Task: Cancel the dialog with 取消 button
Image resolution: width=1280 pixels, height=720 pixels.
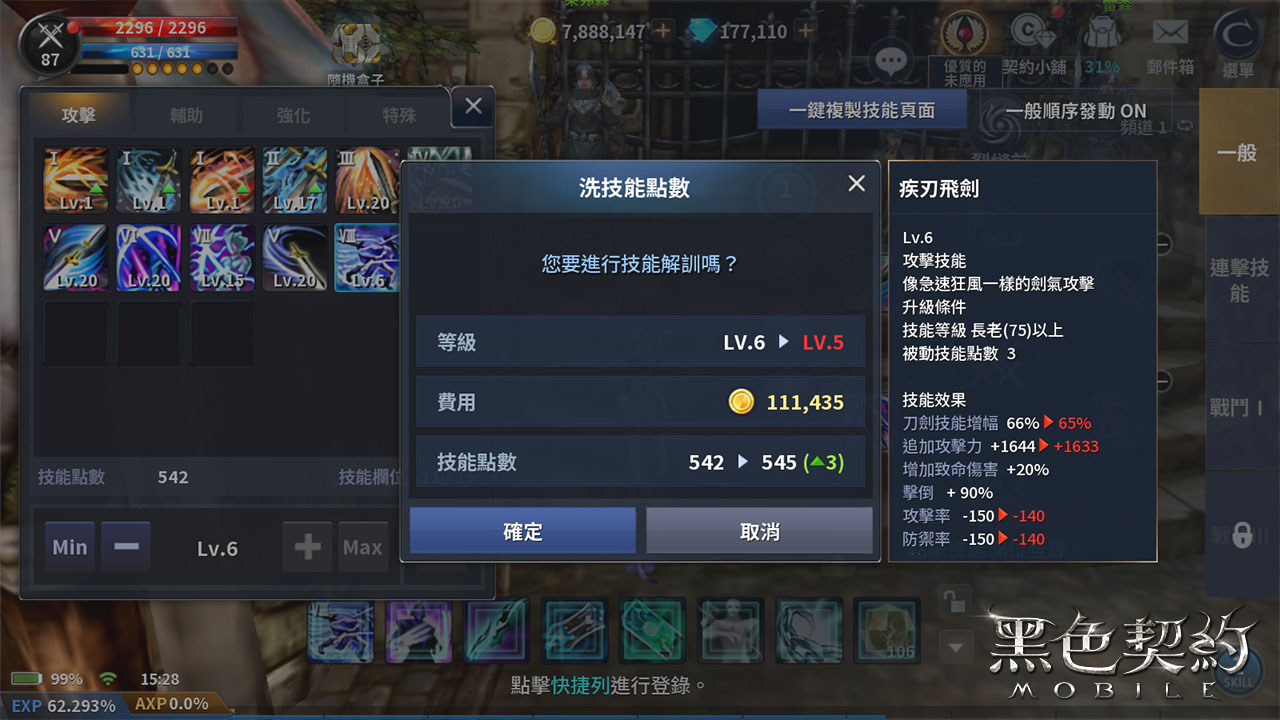Action: [x=759, y=533]
